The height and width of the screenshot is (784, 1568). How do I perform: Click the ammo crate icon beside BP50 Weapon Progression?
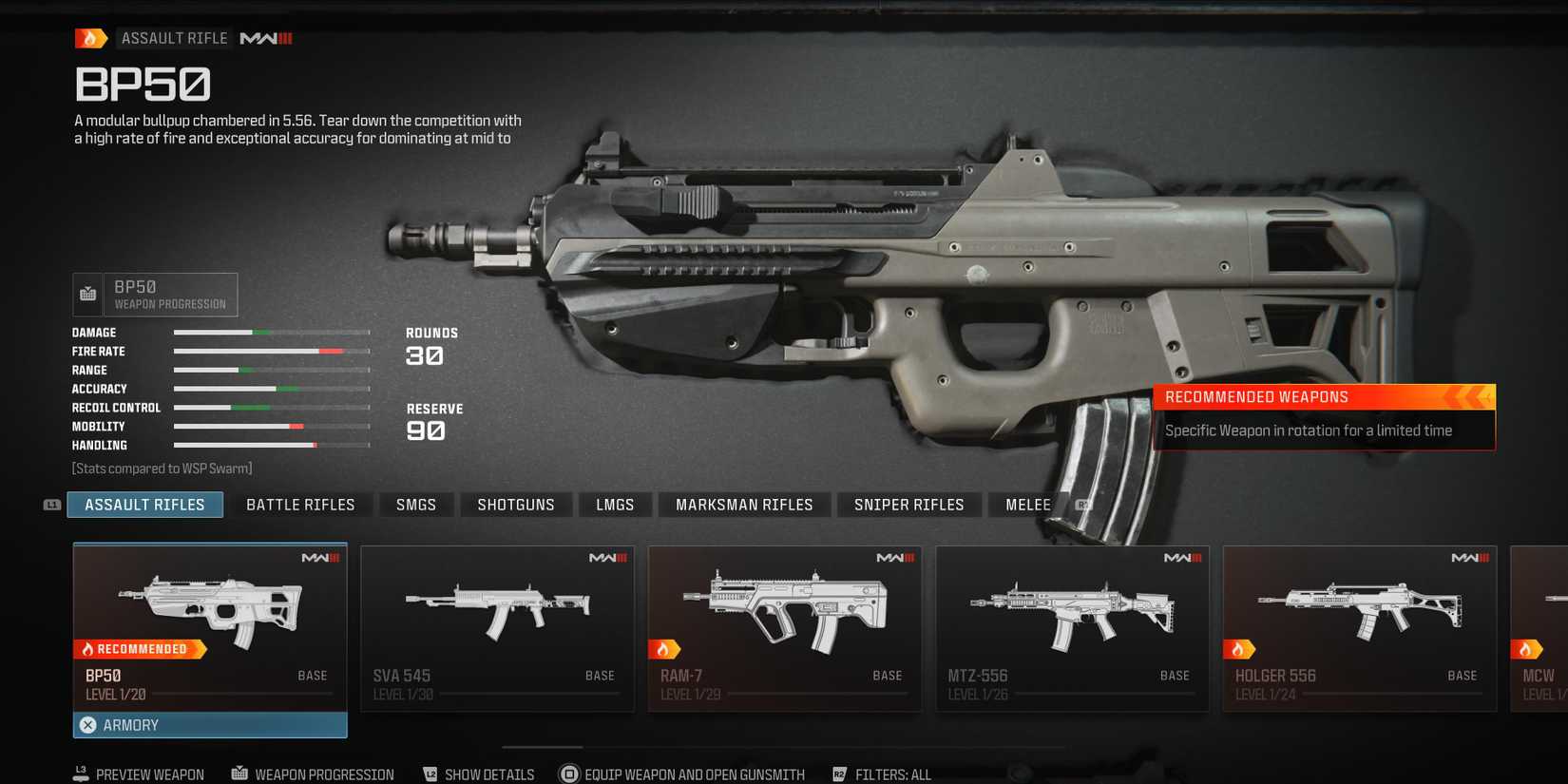(x=87, y=294)
